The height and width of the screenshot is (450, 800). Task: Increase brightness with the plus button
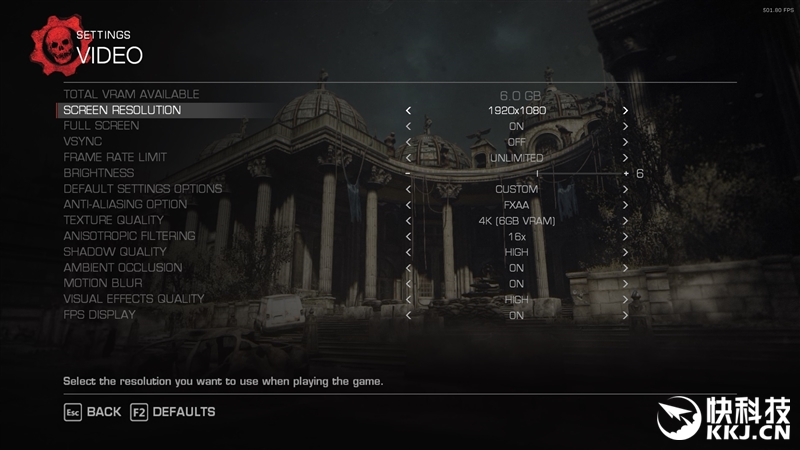(x=626, y=173)
